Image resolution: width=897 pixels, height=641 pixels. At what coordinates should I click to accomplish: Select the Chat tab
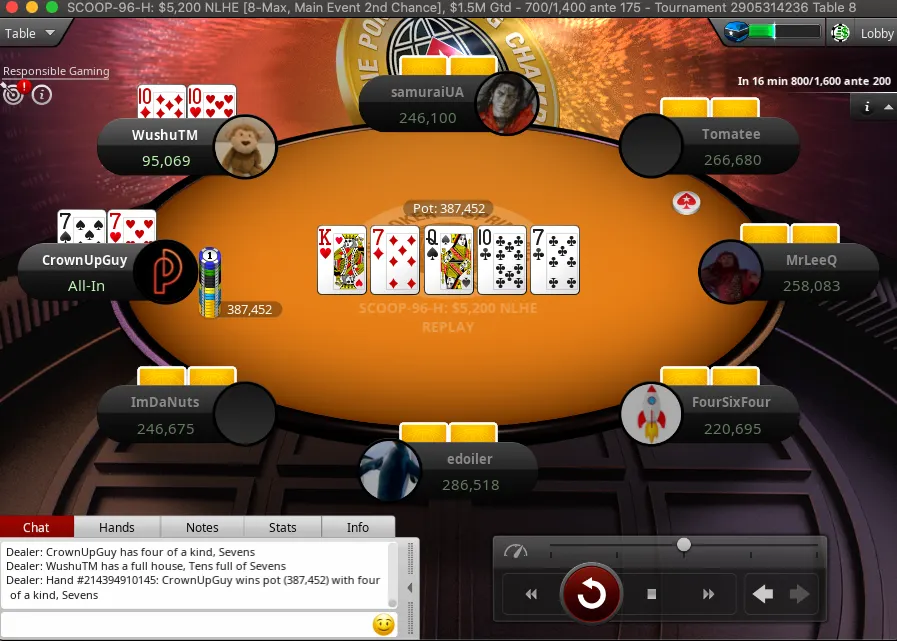point(36,527)
